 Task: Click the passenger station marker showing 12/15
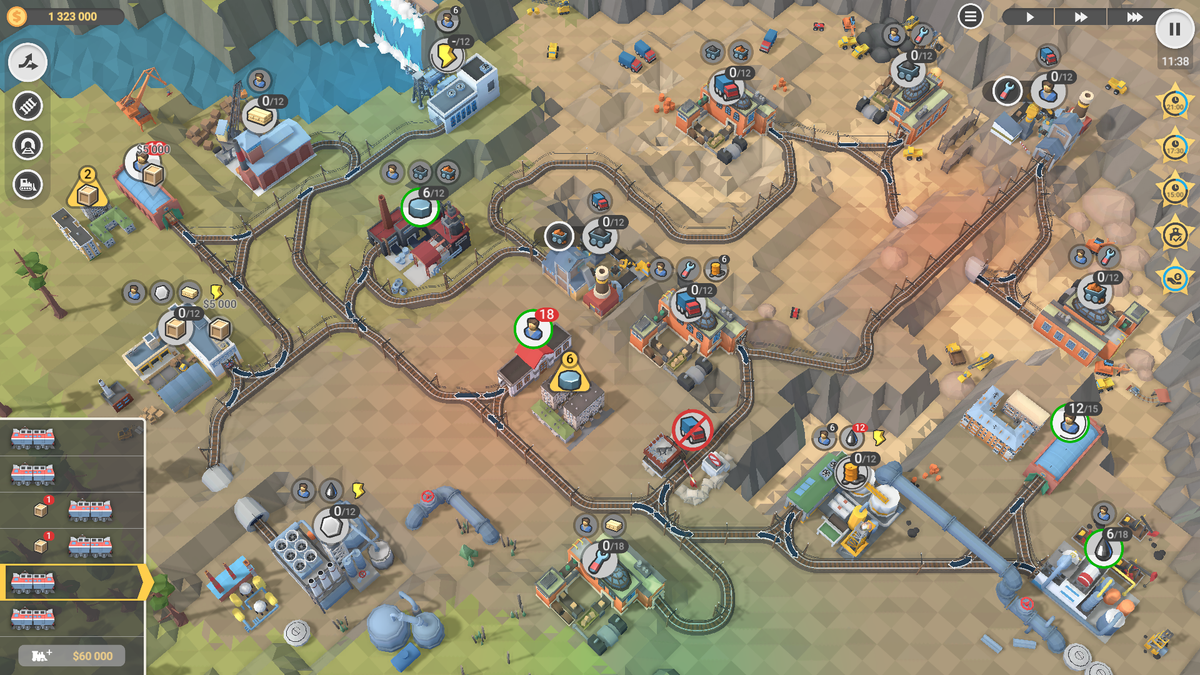click(x=1069, y=422)
